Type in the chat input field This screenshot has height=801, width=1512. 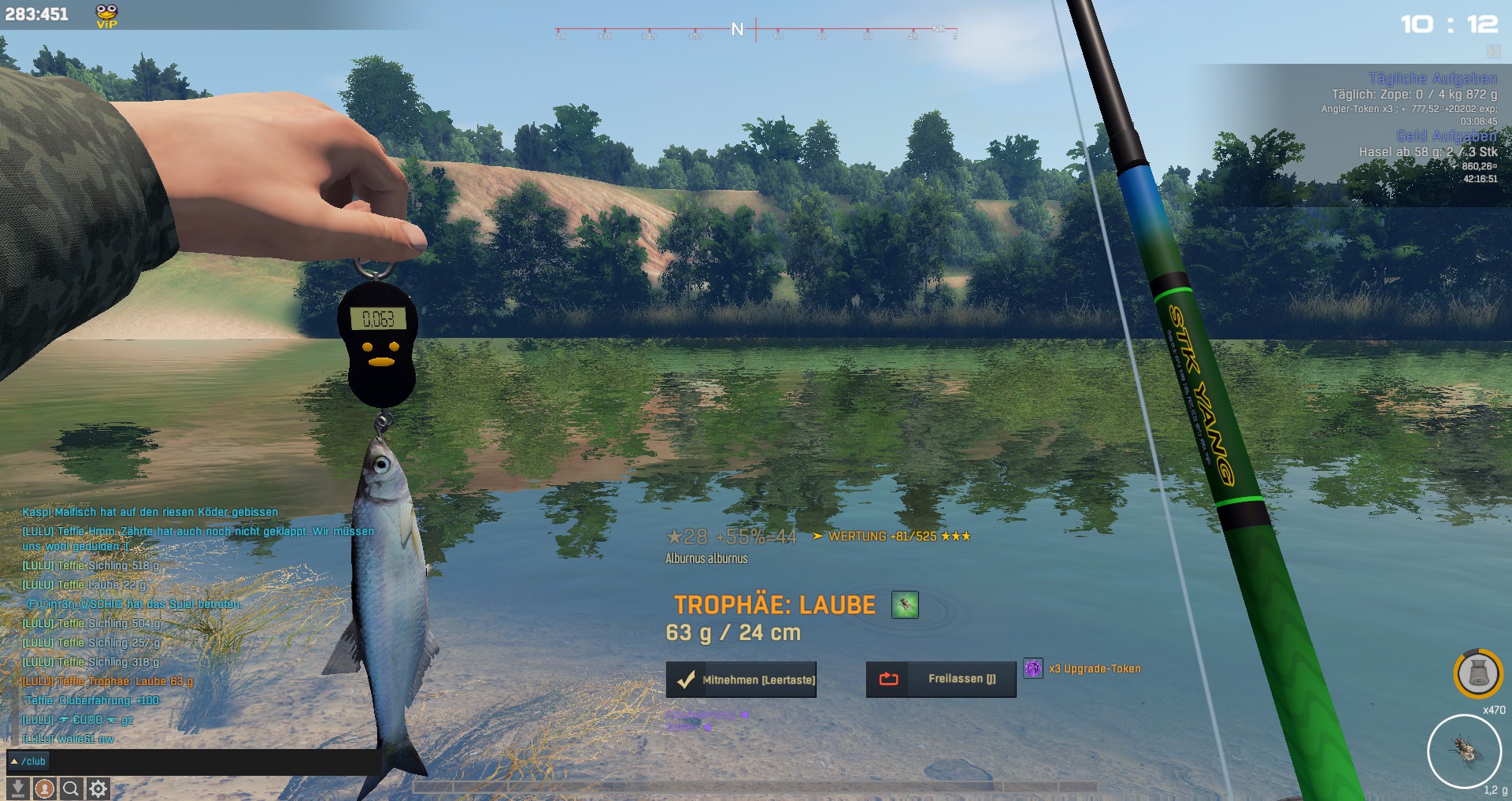tap(213, 762)
